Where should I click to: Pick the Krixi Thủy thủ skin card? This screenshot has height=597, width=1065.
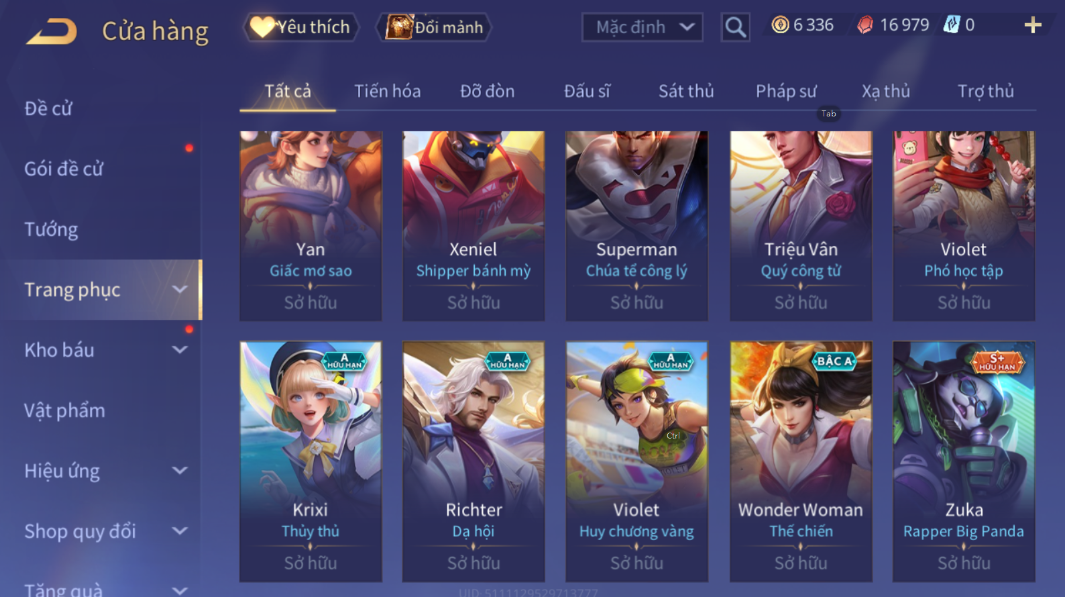[310, 461]
